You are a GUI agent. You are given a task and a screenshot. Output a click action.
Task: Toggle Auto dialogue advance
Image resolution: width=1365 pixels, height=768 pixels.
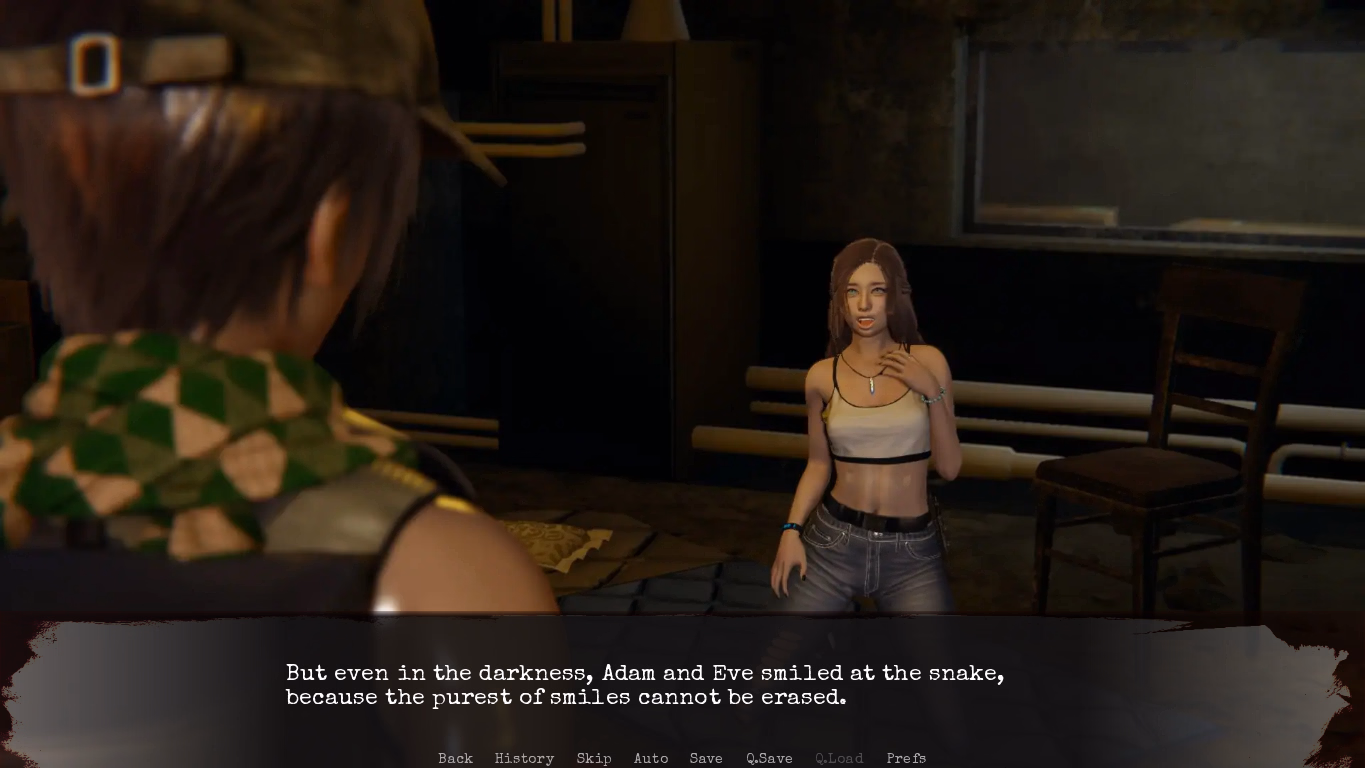coord(651,758)
